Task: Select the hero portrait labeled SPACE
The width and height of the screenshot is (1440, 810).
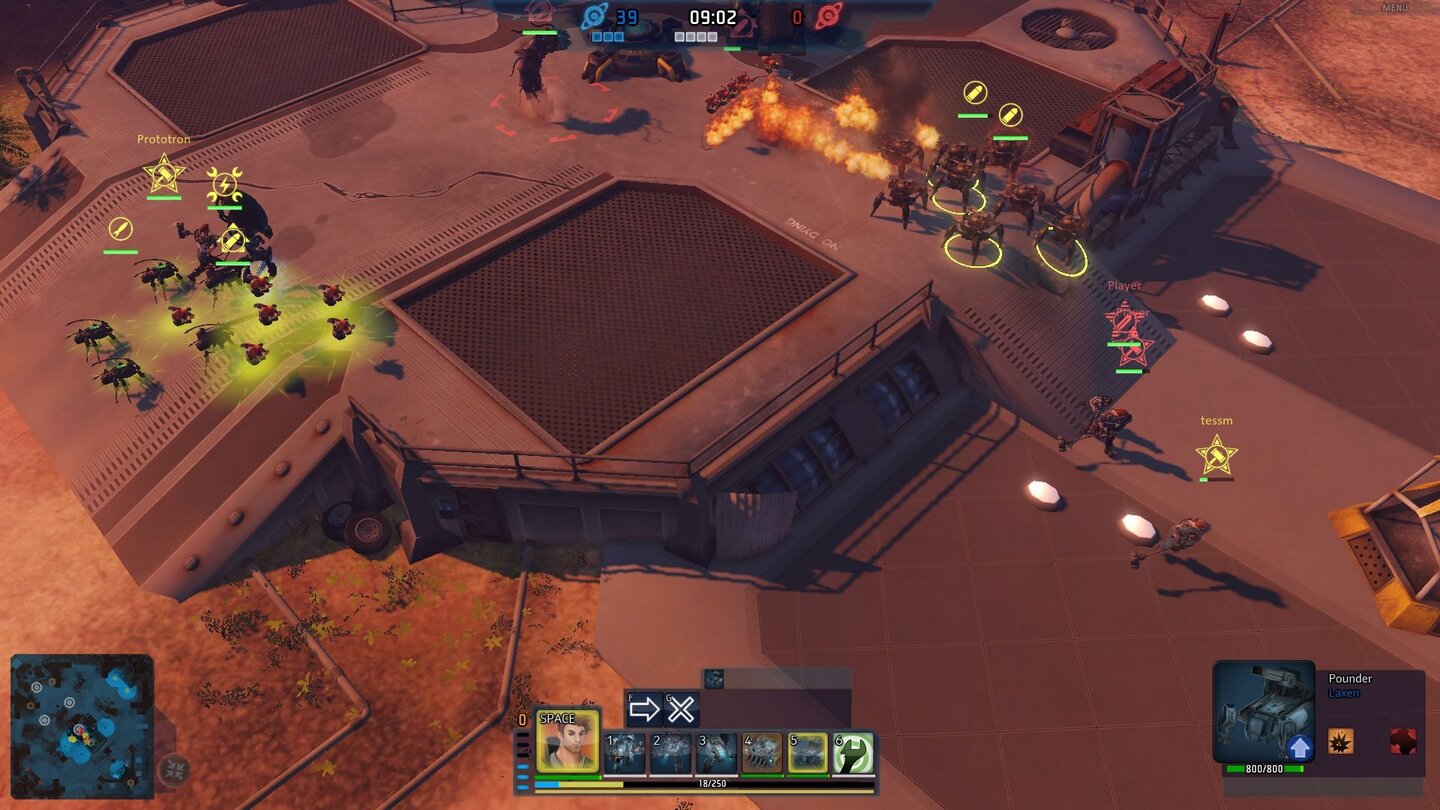Action: click(568, 742)
